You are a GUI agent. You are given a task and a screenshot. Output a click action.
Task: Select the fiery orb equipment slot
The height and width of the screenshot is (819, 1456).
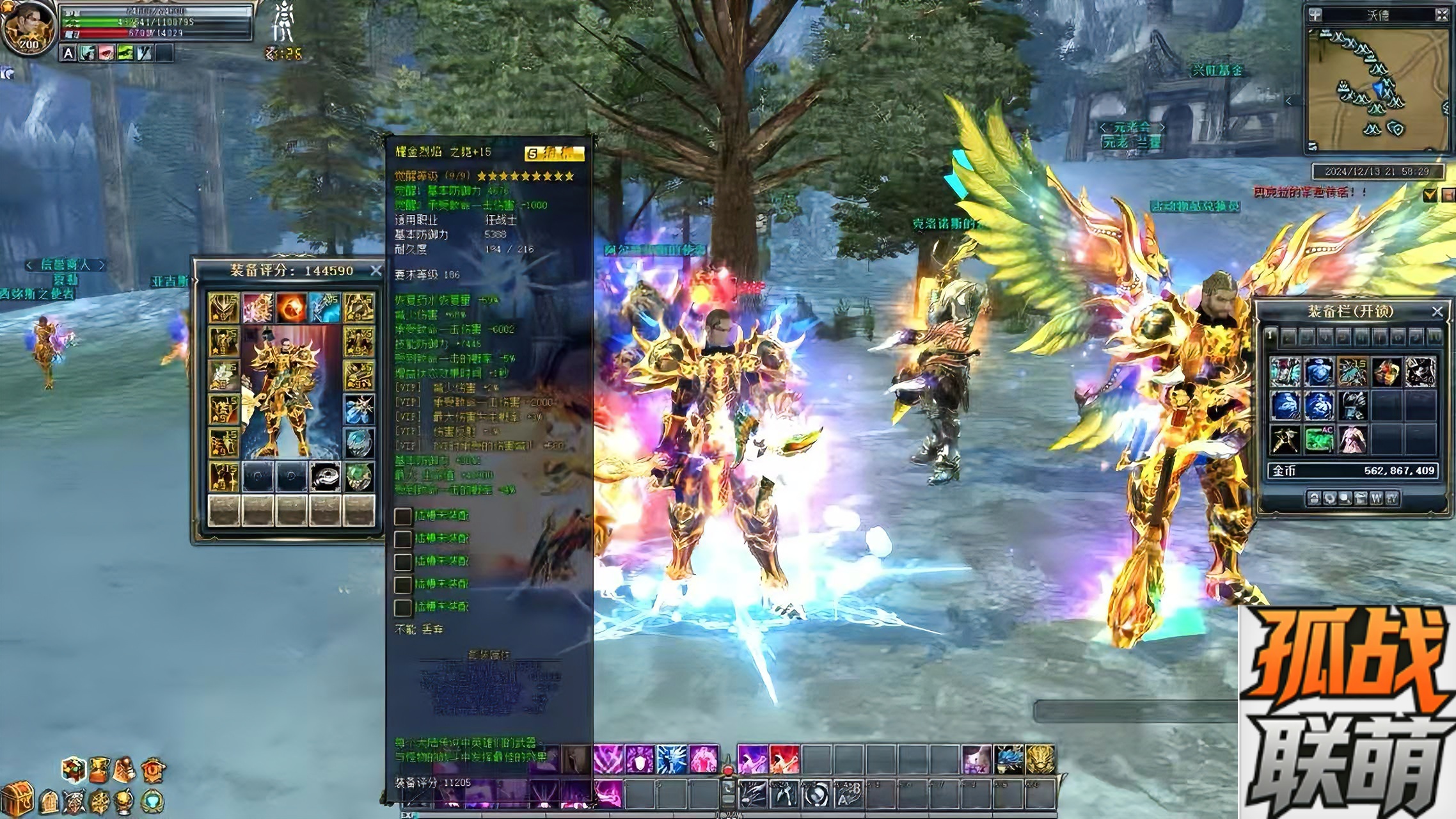click(x=290, y=308)
